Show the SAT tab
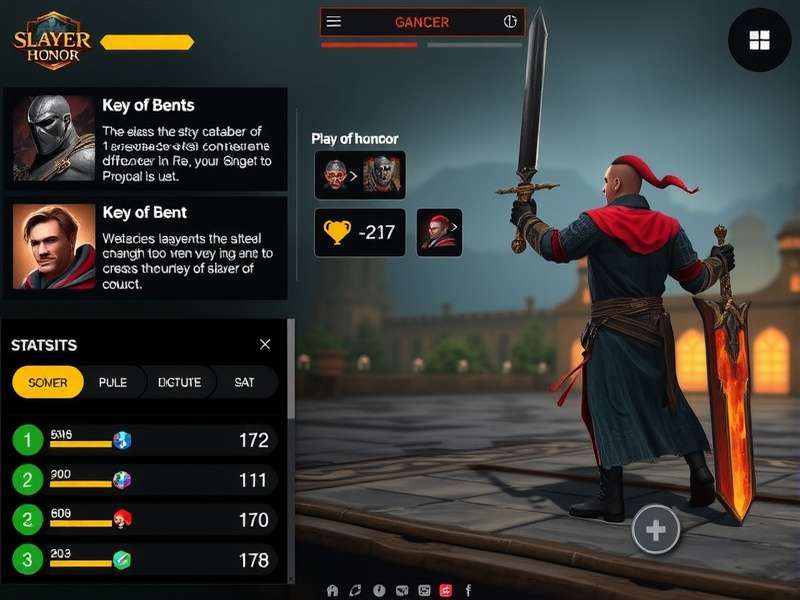The width and height of the screenshot is (800, 600). (244, 382)
